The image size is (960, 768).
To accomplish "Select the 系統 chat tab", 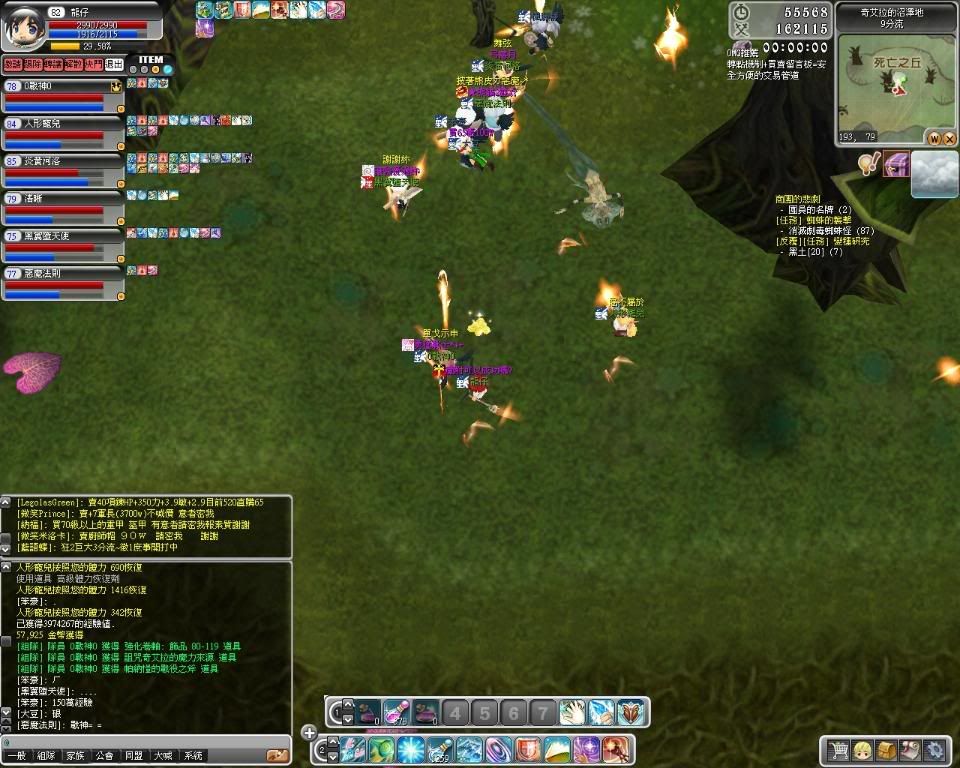I will point(193,756).
